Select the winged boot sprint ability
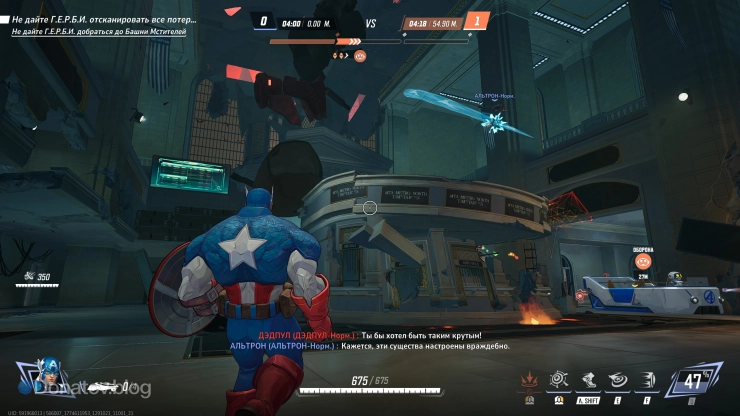 (x=589, y=380)
